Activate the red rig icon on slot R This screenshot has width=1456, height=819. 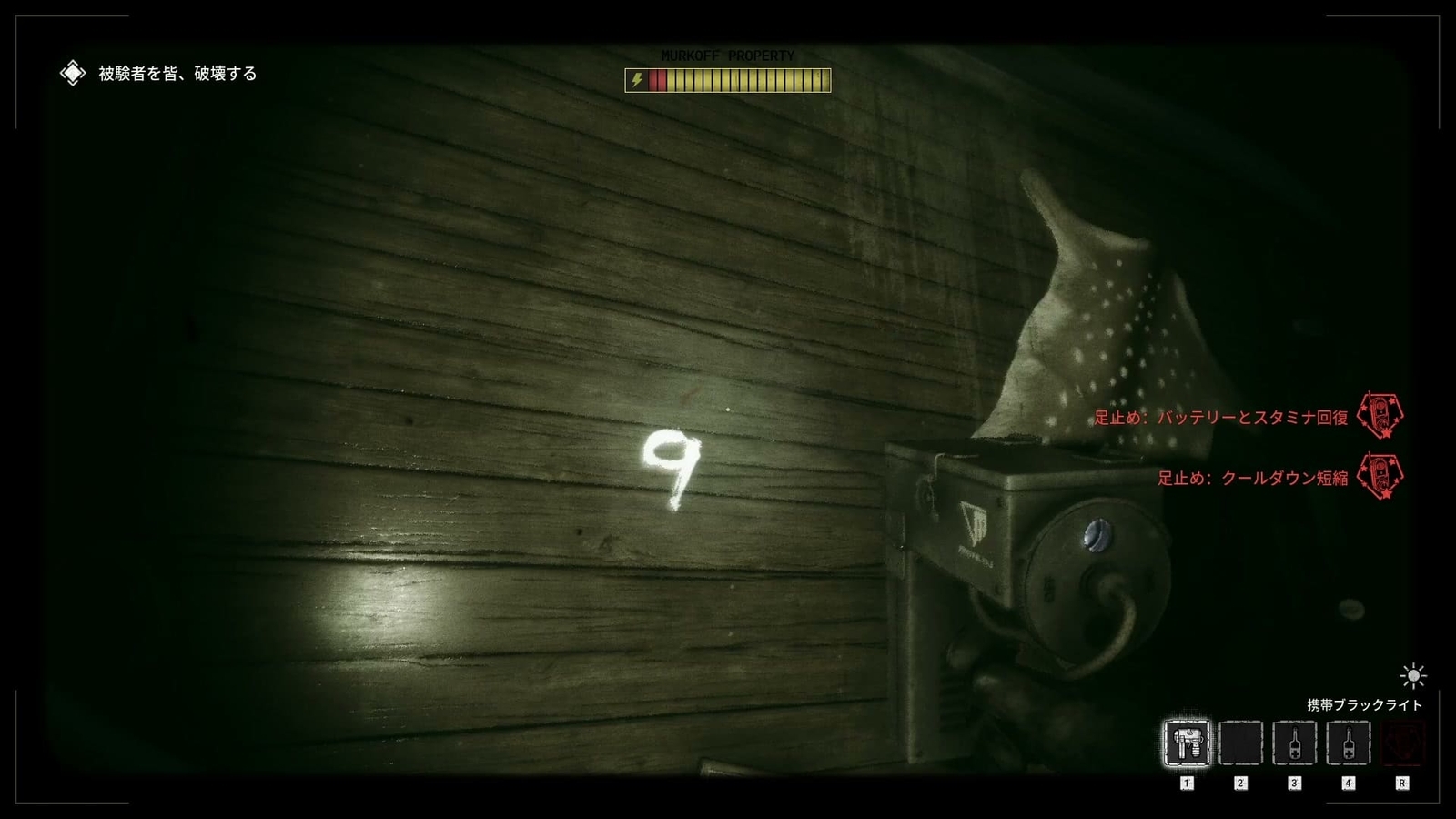coord(1402,743)
